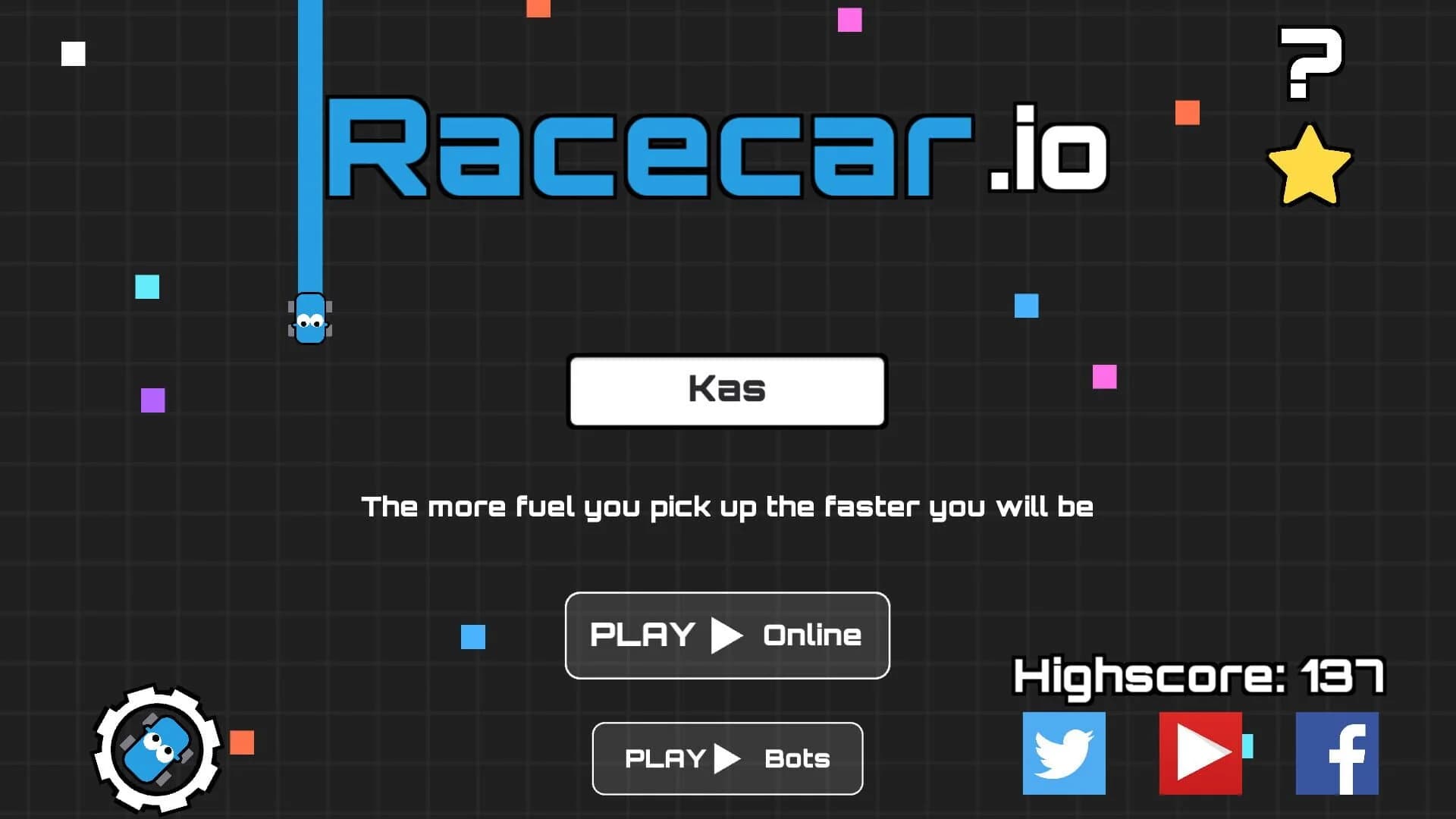The height and width of the screenshot is (819, 1456).
Task: Click the white square top left
Action: [x=74, y=52]
